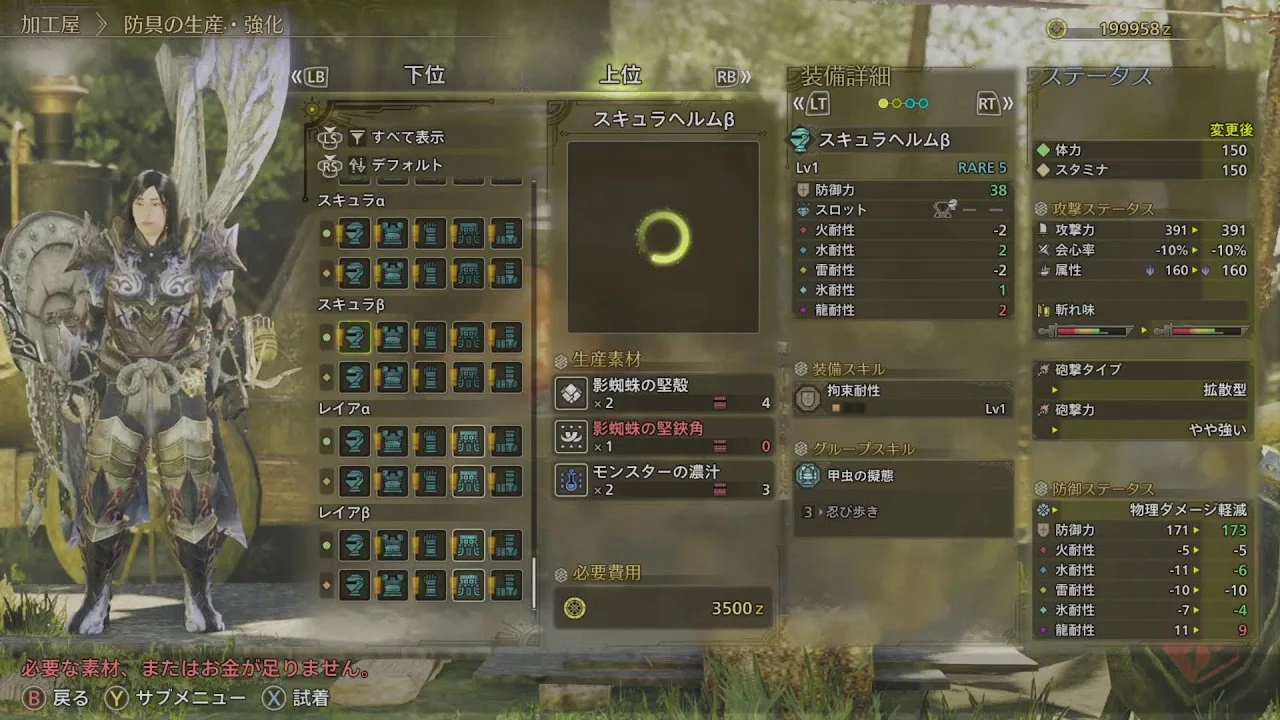The width and height of the screenshot is (1280, 720).
Task: Select the highlighted スキュラβ helm icon
Action: (354, 337)
